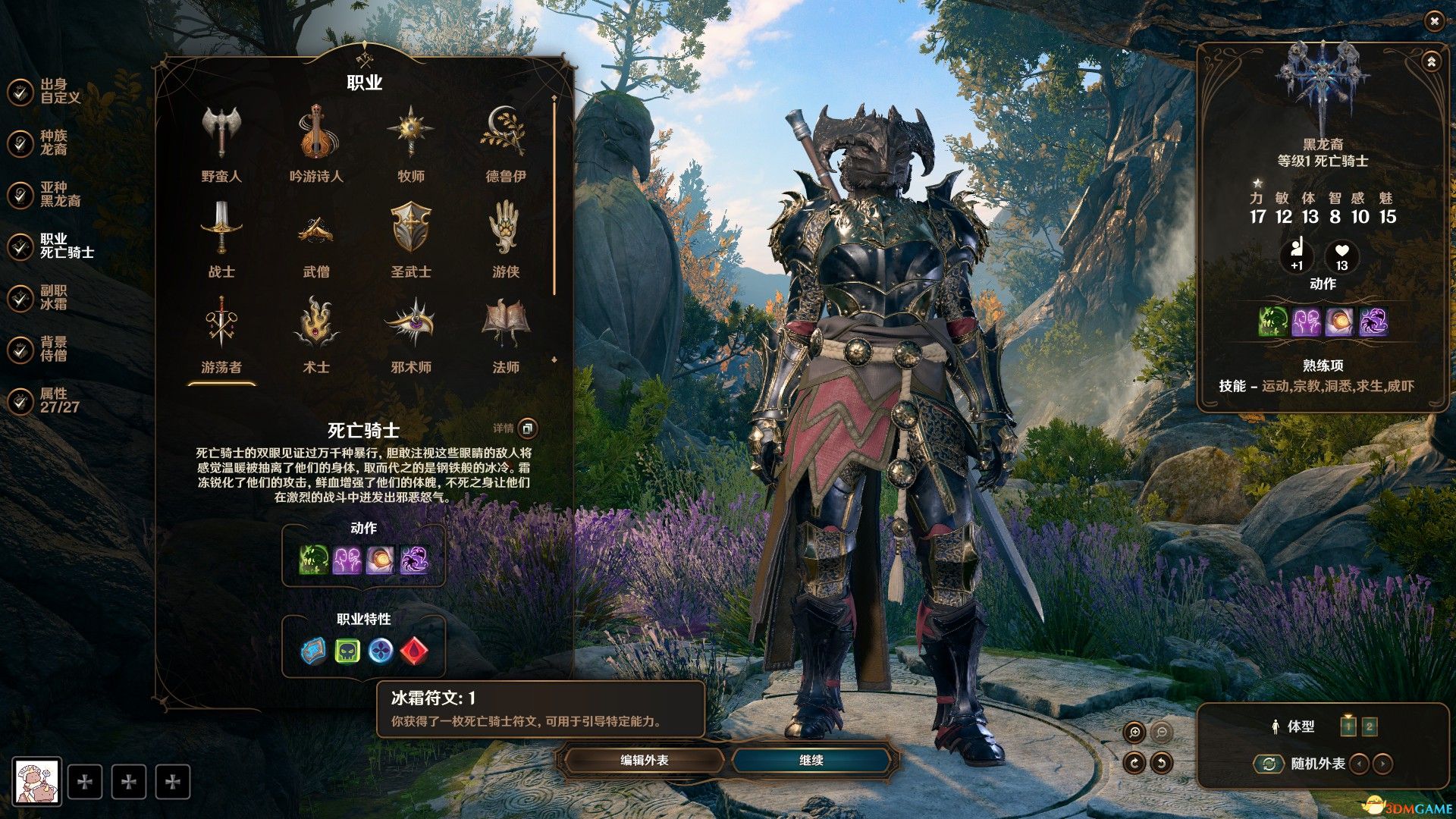Click the character portrait thumbnail bottom left
Viewport: 1456px width, 819px height.
pos(36,780)
